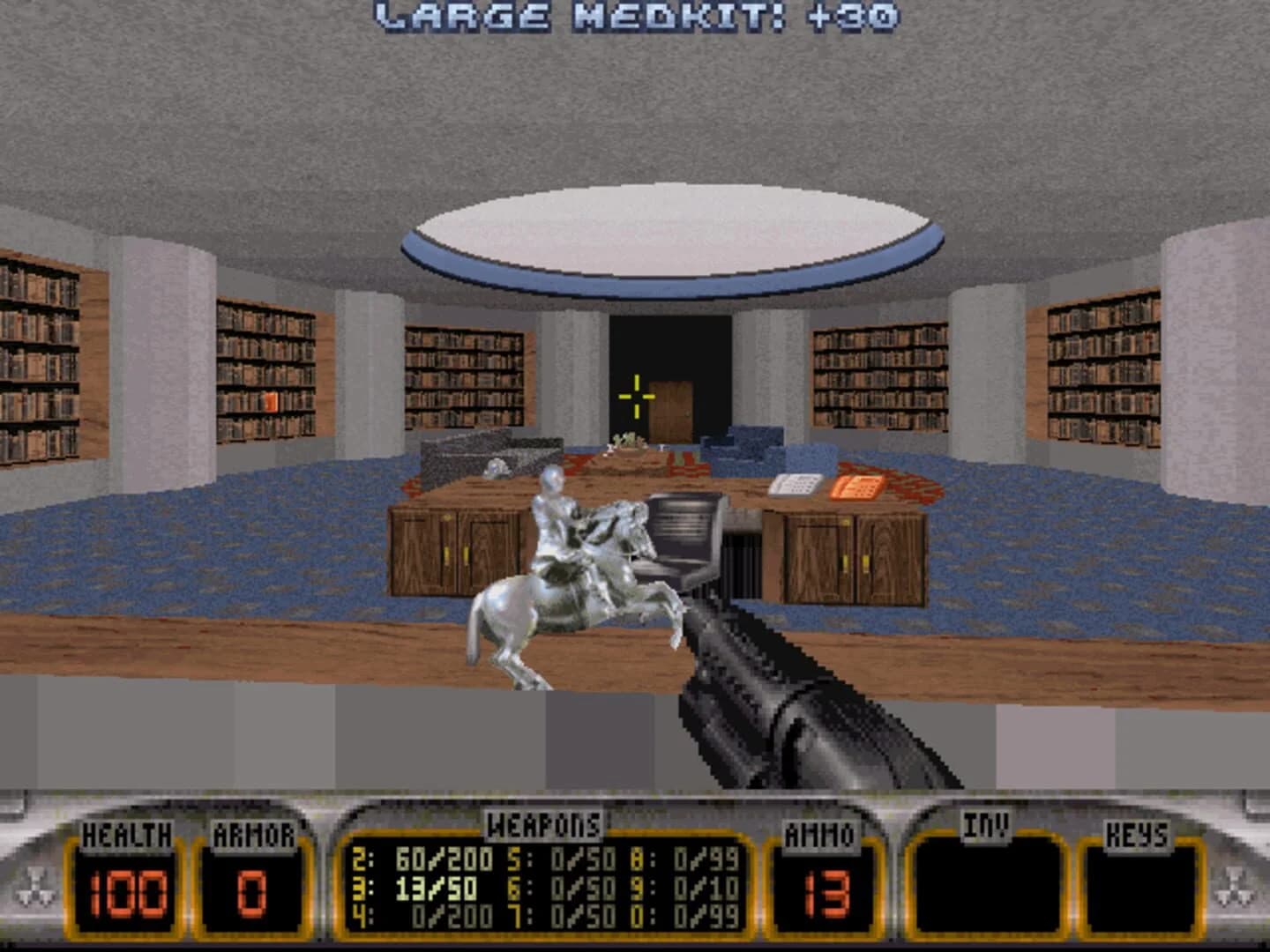
Task: Select weapon slot 3 showing 13/50
Action: pos(415,888)
